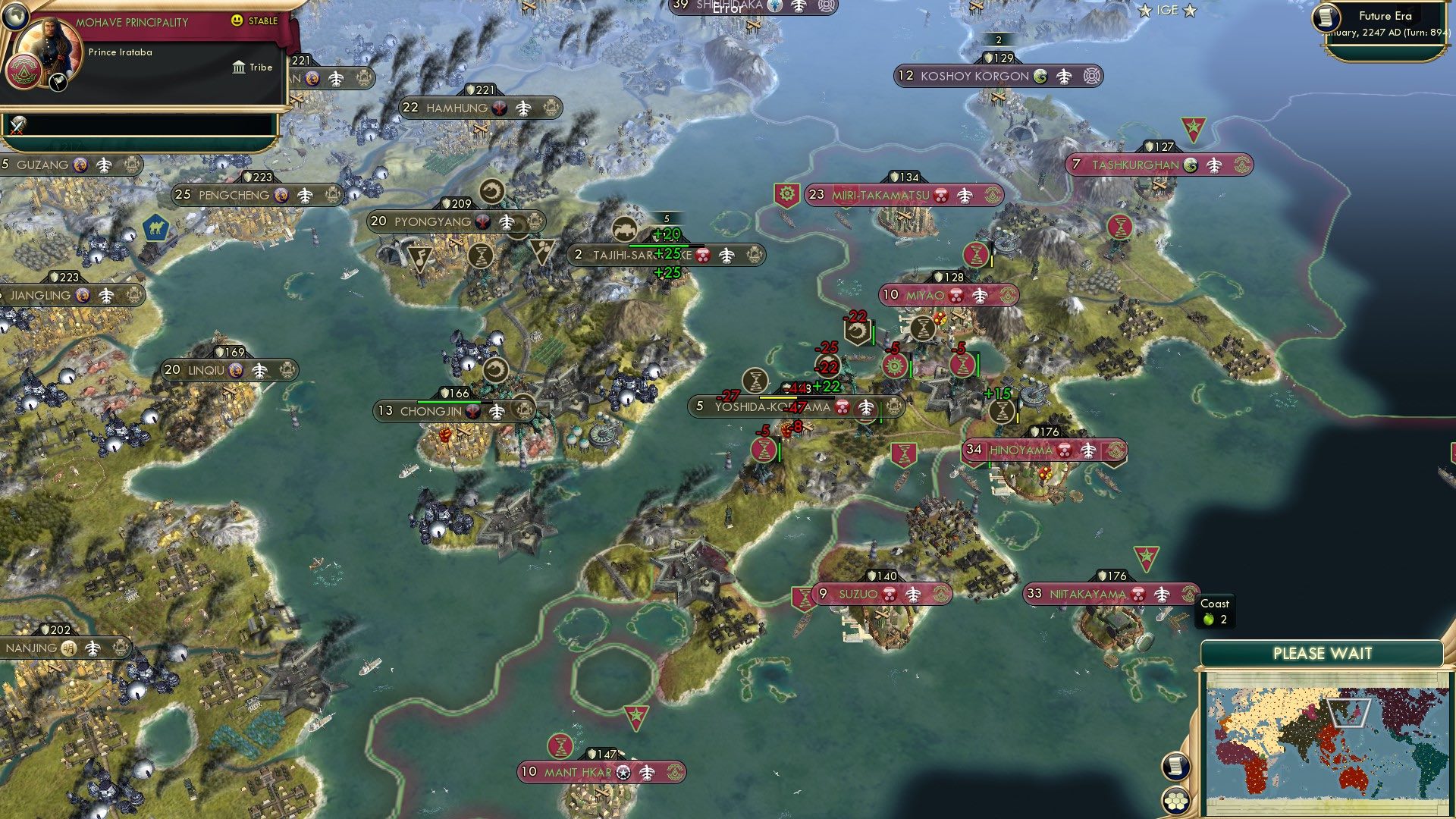Click the STABLE happiness indicator
Viewport: 1456px width, 819px height.
[257, 22]
